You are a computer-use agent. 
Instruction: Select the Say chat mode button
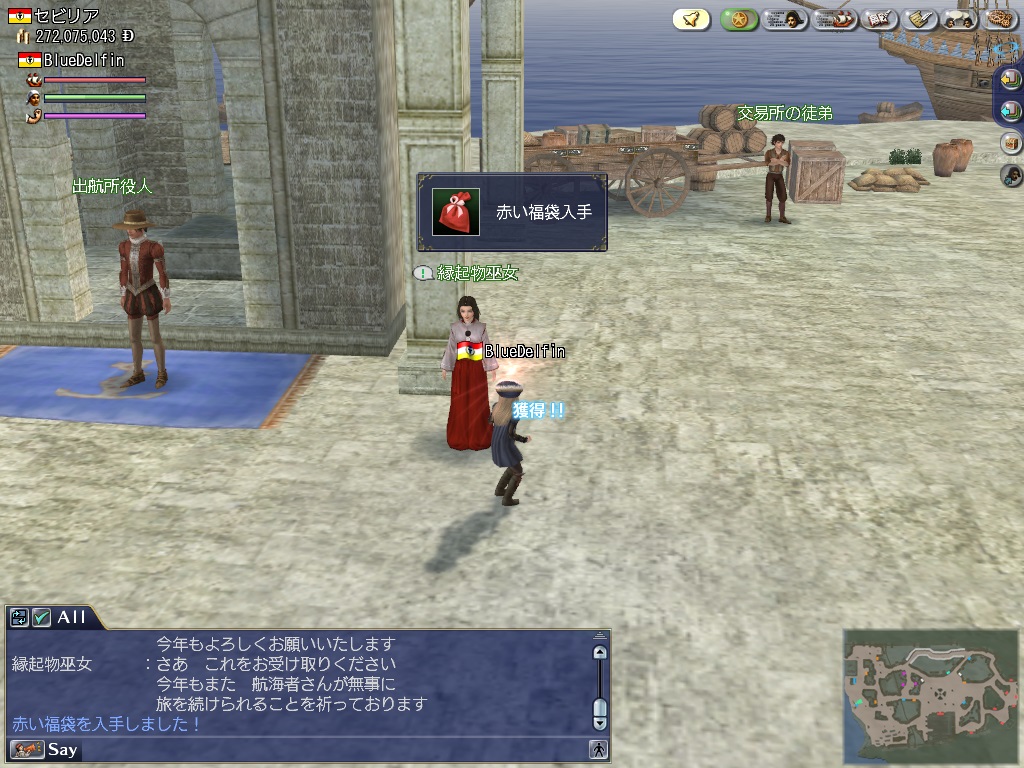62,749
